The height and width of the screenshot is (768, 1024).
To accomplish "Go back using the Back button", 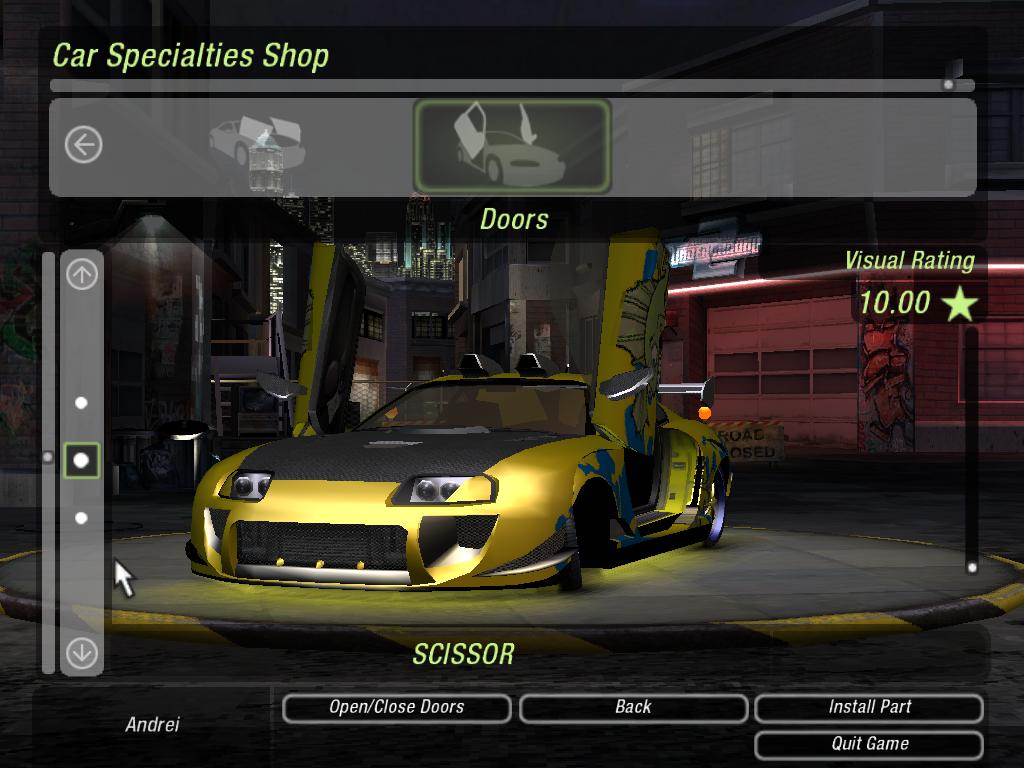I will (633, 708).
